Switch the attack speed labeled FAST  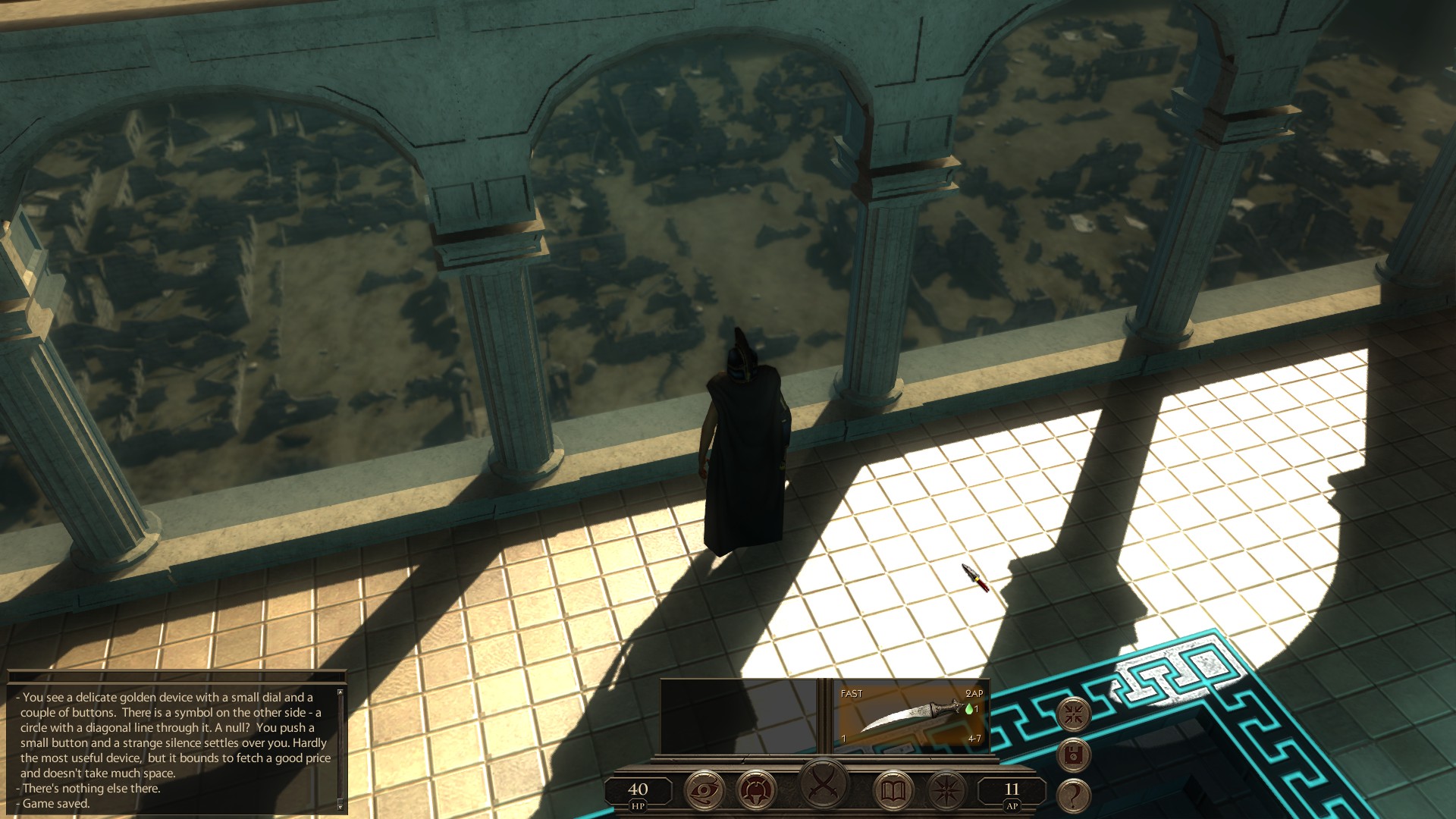851,693
